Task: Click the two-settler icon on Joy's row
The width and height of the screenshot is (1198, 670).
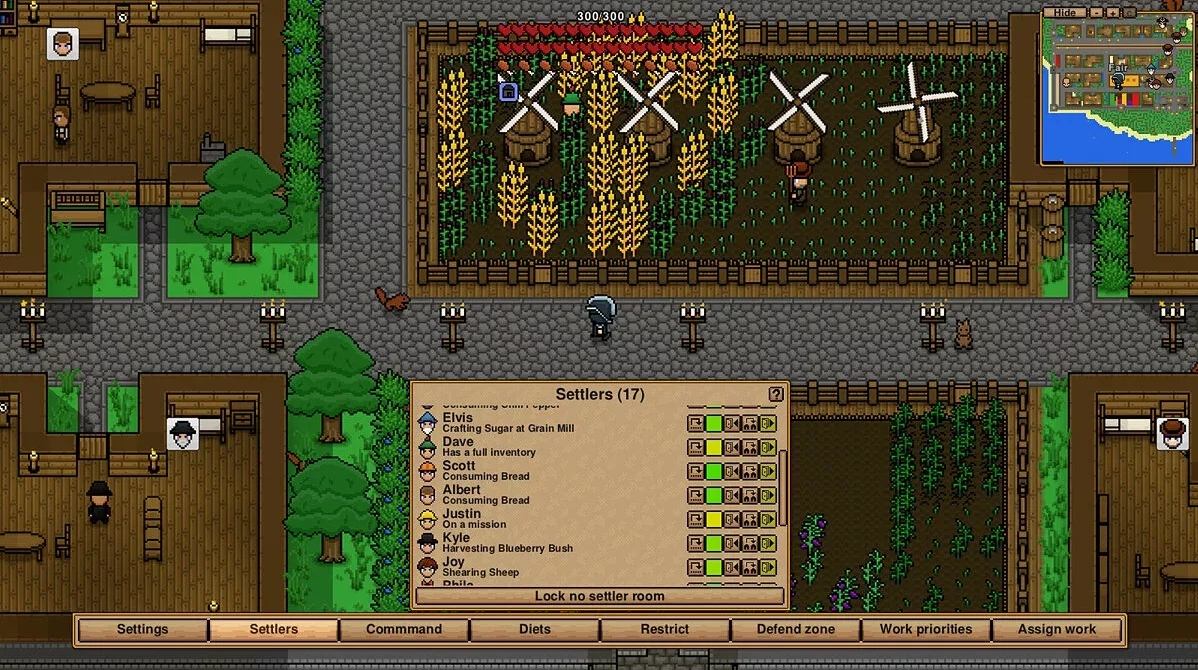Action: tap(750, 568)
